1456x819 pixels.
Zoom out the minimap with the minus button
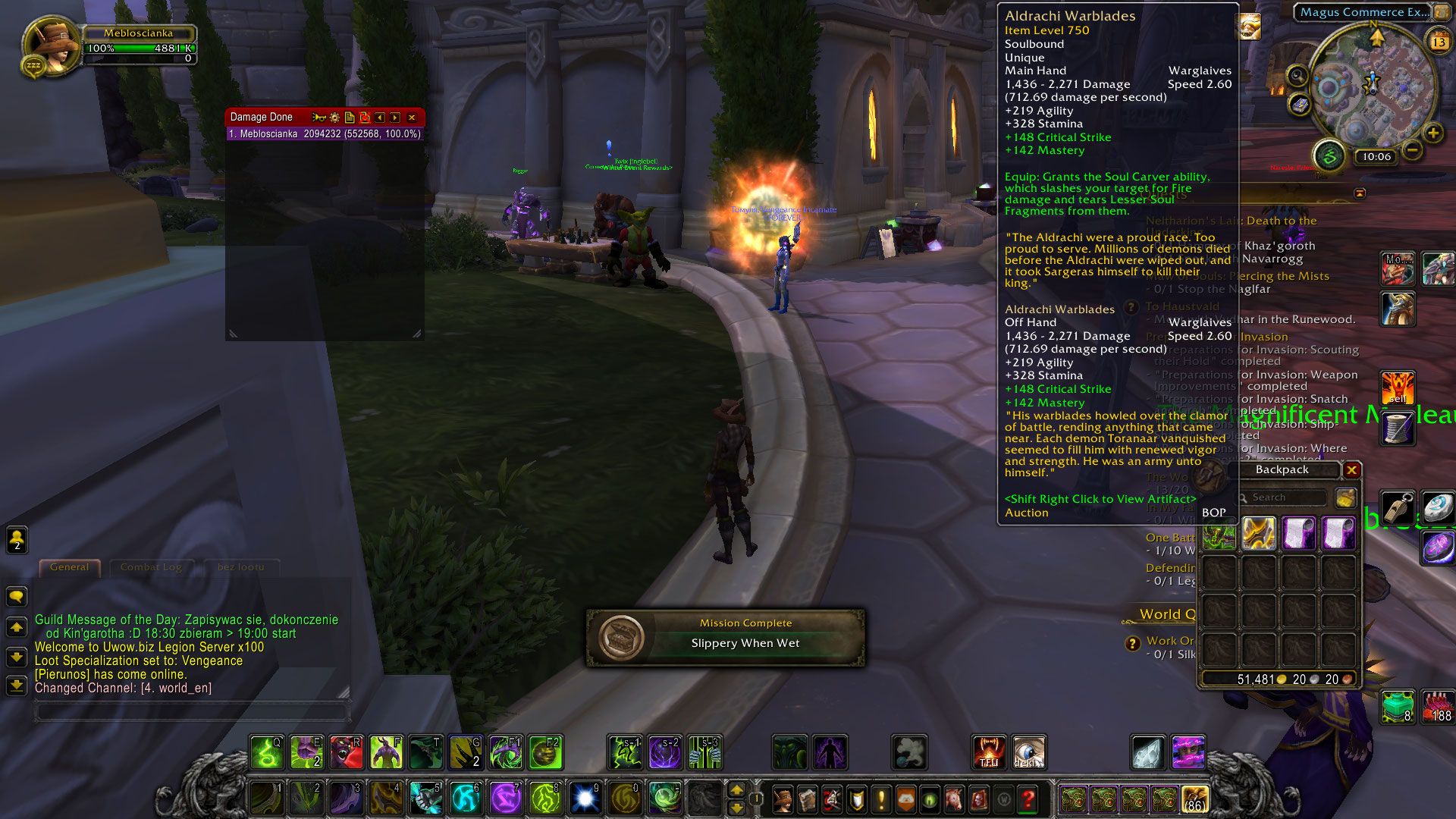[x=1412, y=150]
